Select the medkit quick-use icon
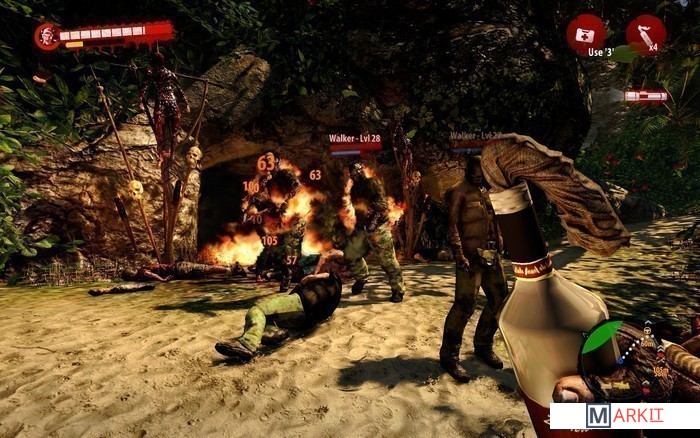 (x=585, y=33)
